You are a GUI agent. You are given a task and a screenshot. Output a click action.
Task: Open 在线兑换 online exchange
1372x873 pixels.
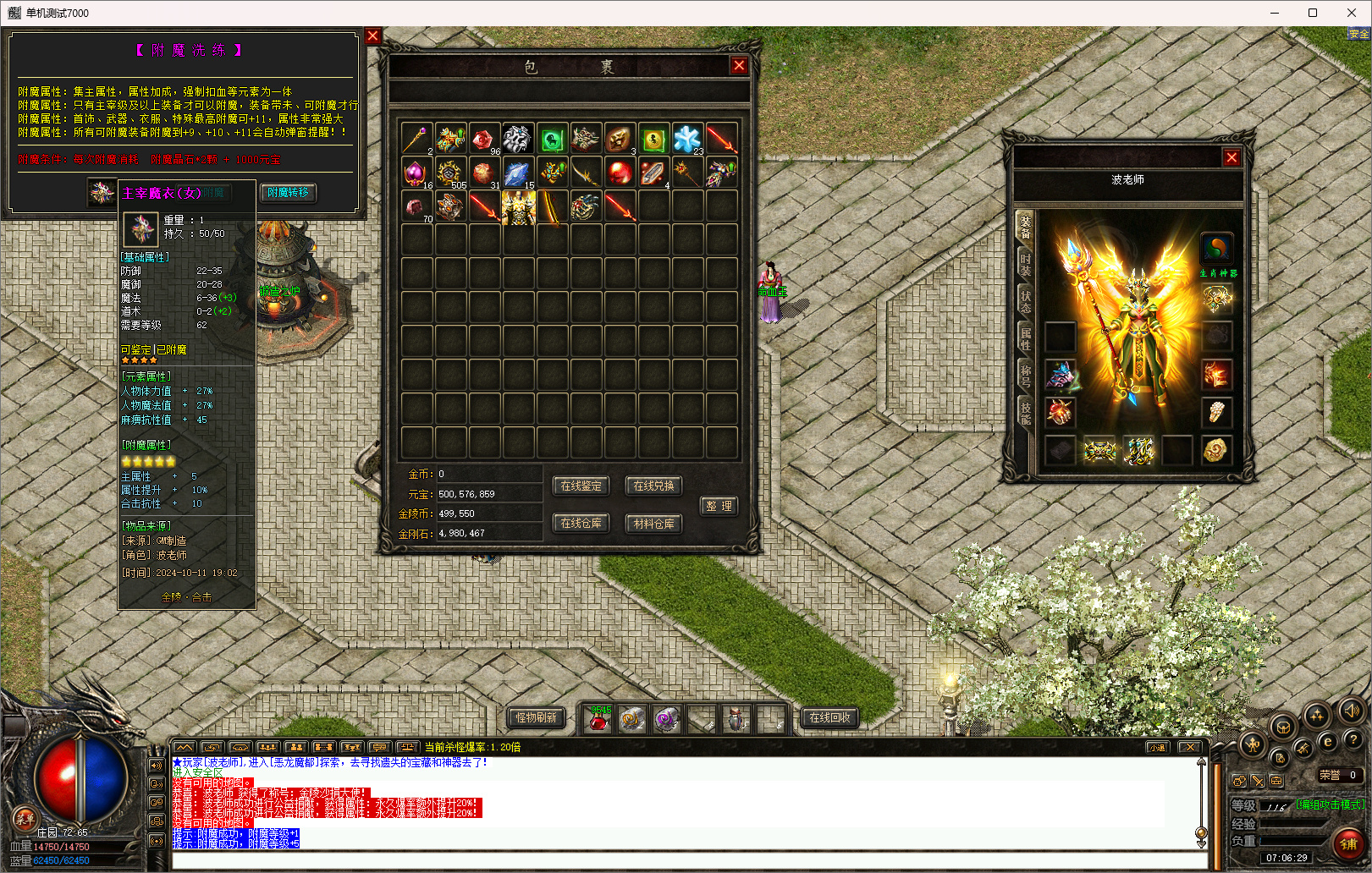[x=653, y=486]
